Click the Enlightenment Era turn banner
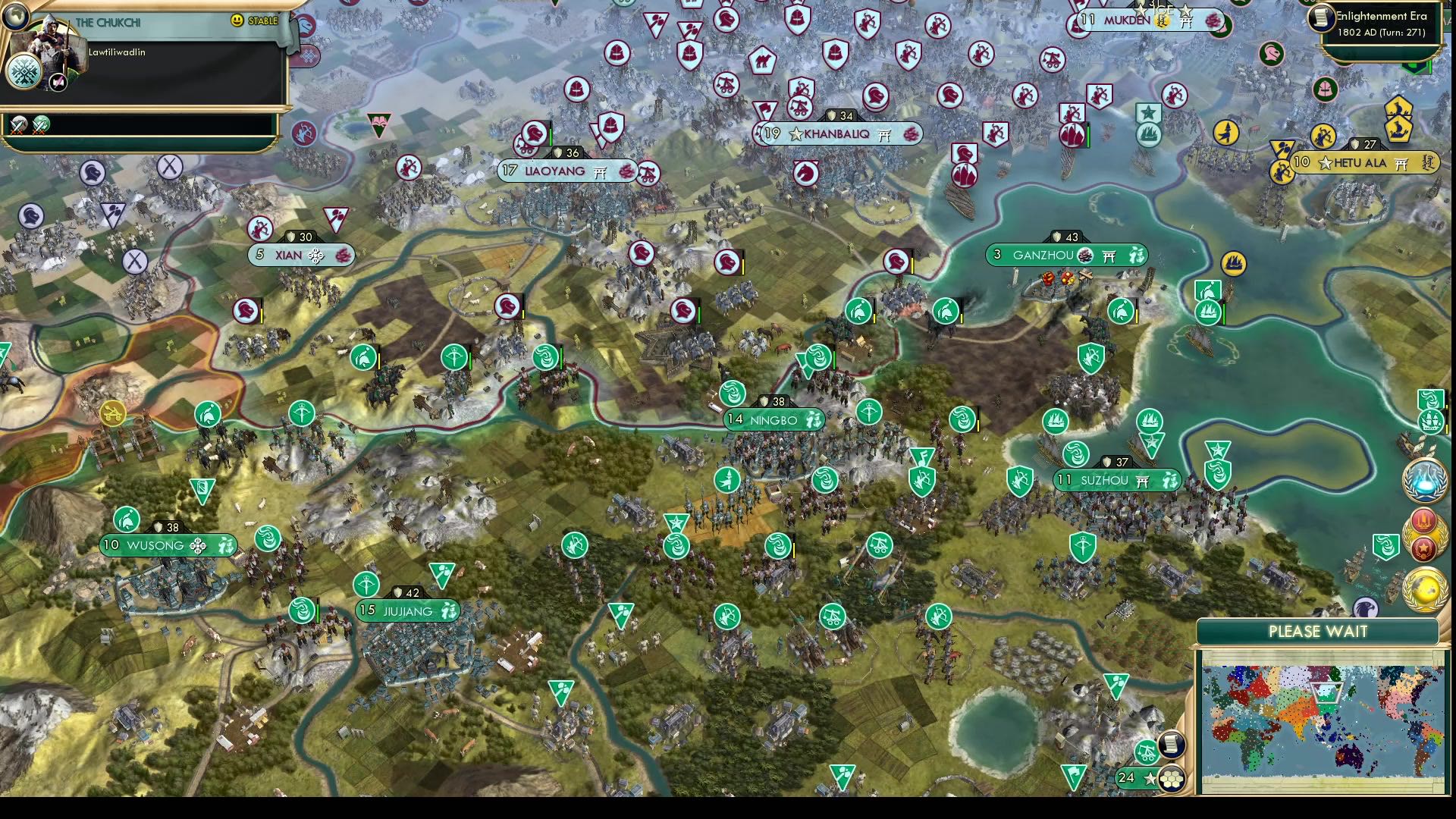The height and width of the screenshot is (819, 1456). (x=1380, y=23)
